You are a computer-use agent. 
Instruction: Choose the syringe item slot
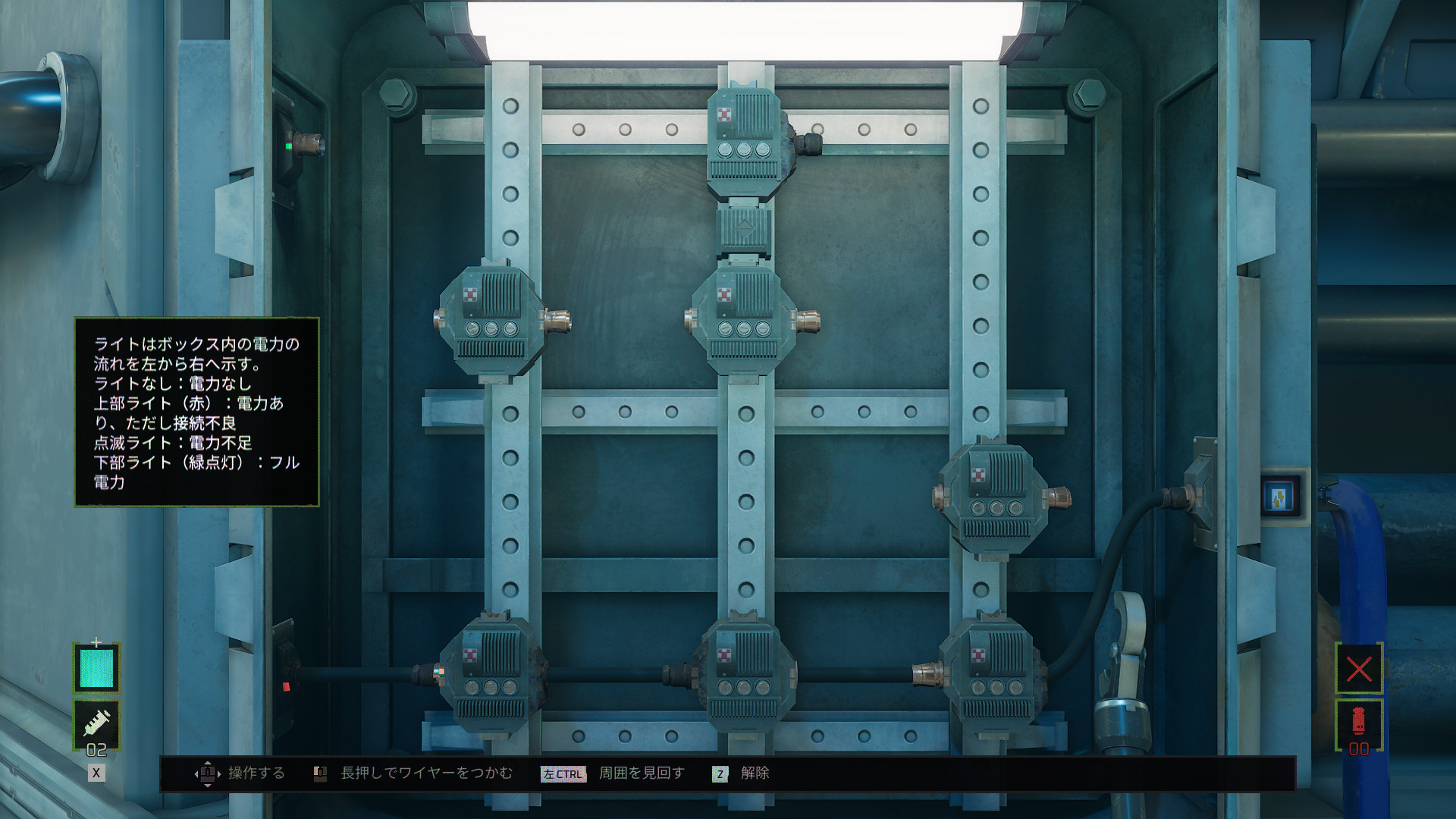(x=96, y=724)
